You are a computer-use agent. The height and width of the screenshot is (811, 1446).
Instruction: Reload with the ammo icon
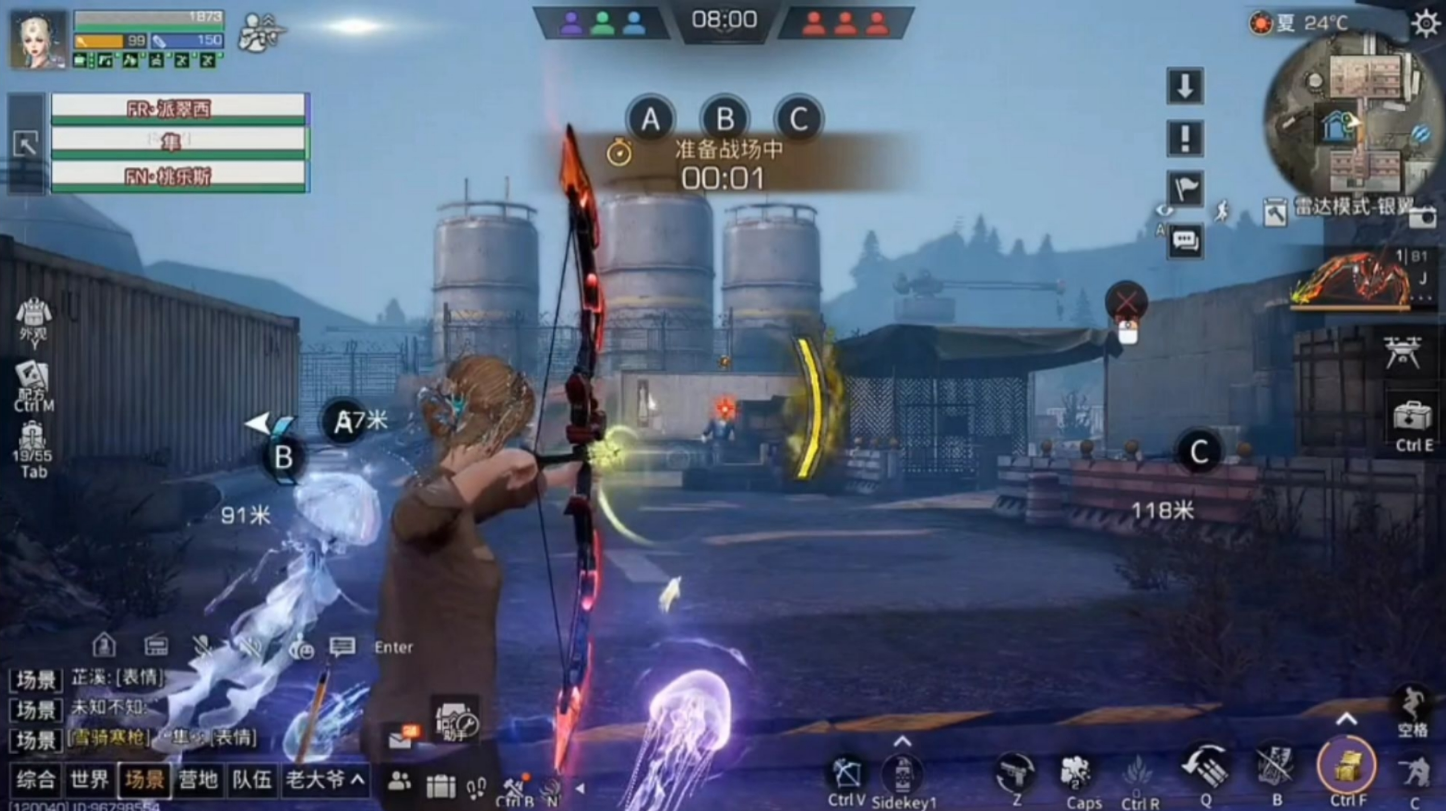1206,766
